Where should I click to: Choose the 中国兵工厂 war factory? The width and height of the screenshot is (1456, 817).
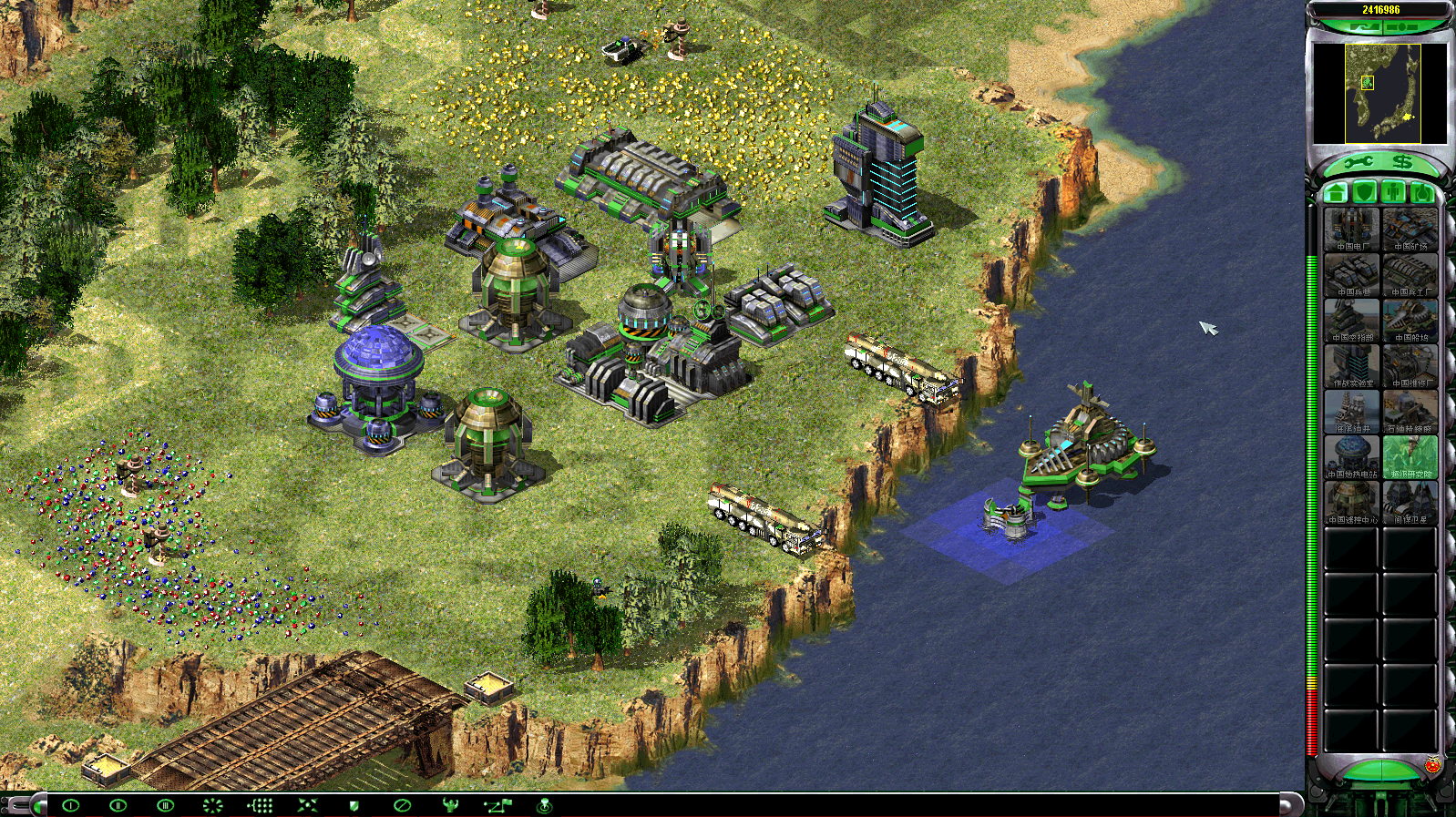tap(1410, 275)
